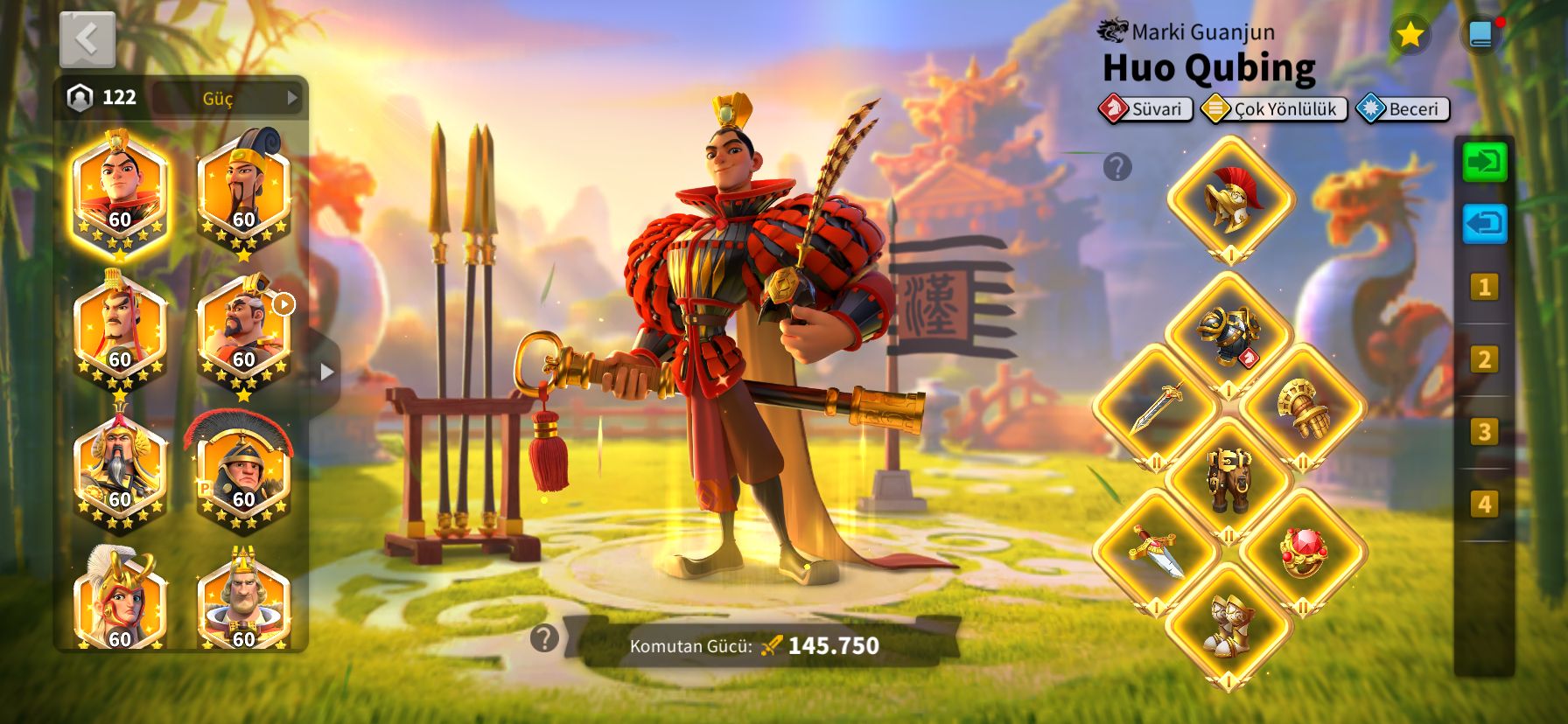The width and height of the screenshot is (1568, 724).
Task: Choose the sword weapon slot
Action: pos(1156,407)
